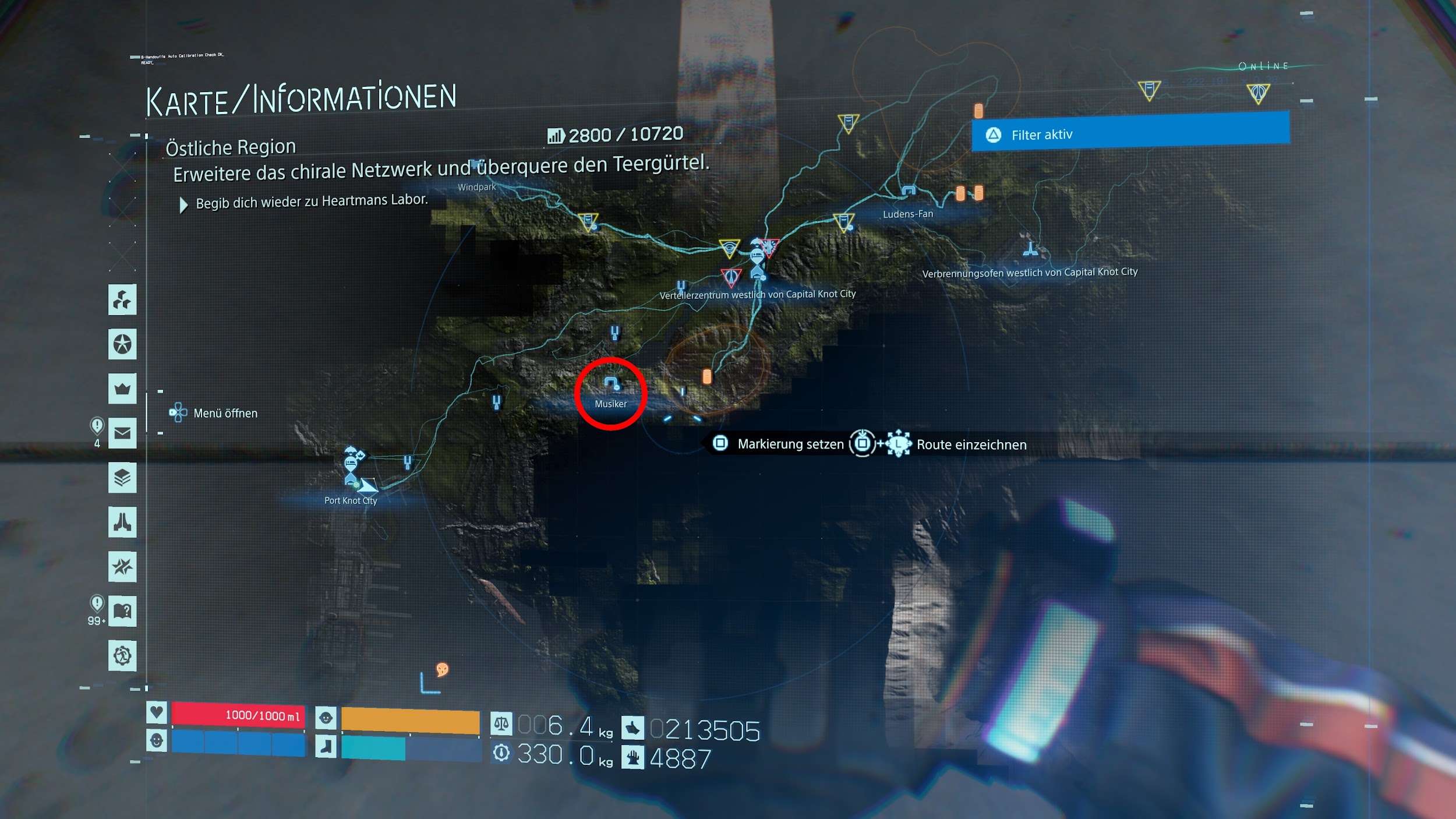Select the crossed stars sidebar icon
1456x819 pixels.
(x=122, y=566)
